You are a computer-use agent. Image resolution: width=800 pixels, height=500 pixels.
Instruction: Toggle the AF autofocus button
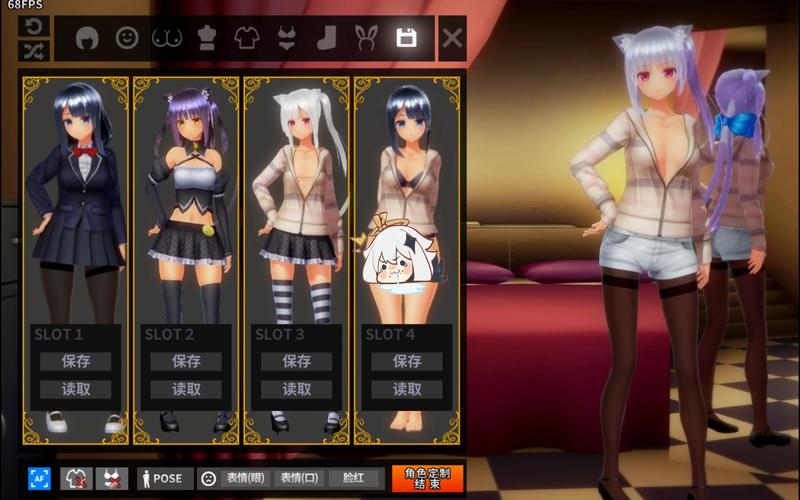coord(39,478)
